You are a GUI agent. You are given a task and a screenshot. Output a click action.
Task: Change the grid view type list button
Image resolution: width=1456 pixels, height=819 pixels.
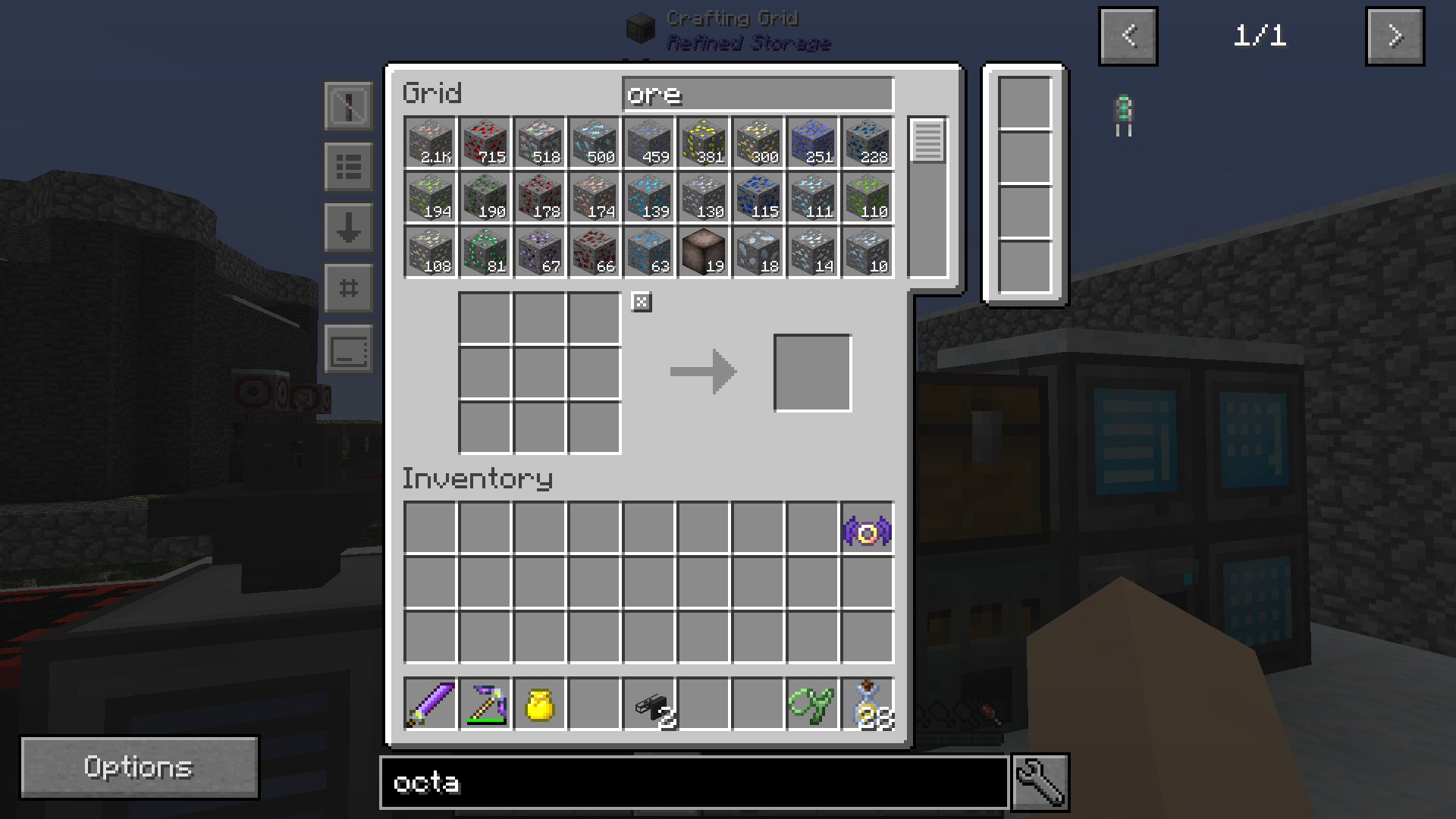point(348,167)
